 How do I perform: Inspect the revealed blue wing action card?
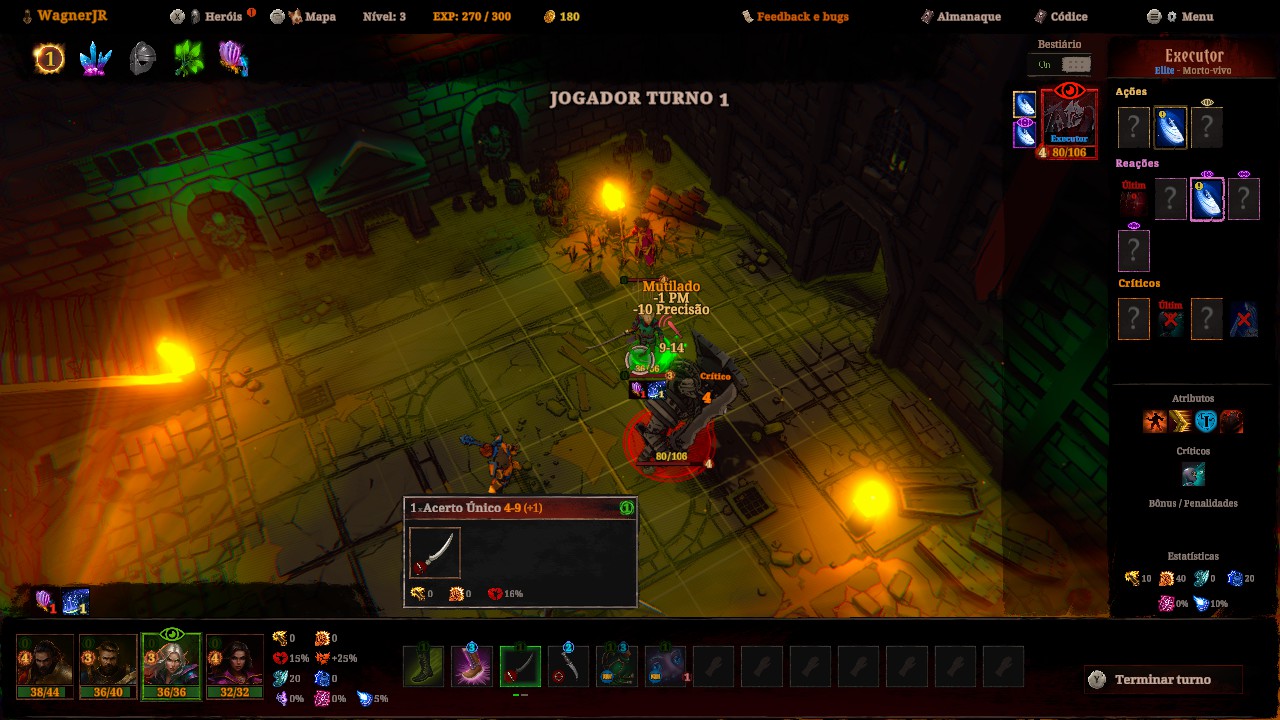[x=1170, y=128]
